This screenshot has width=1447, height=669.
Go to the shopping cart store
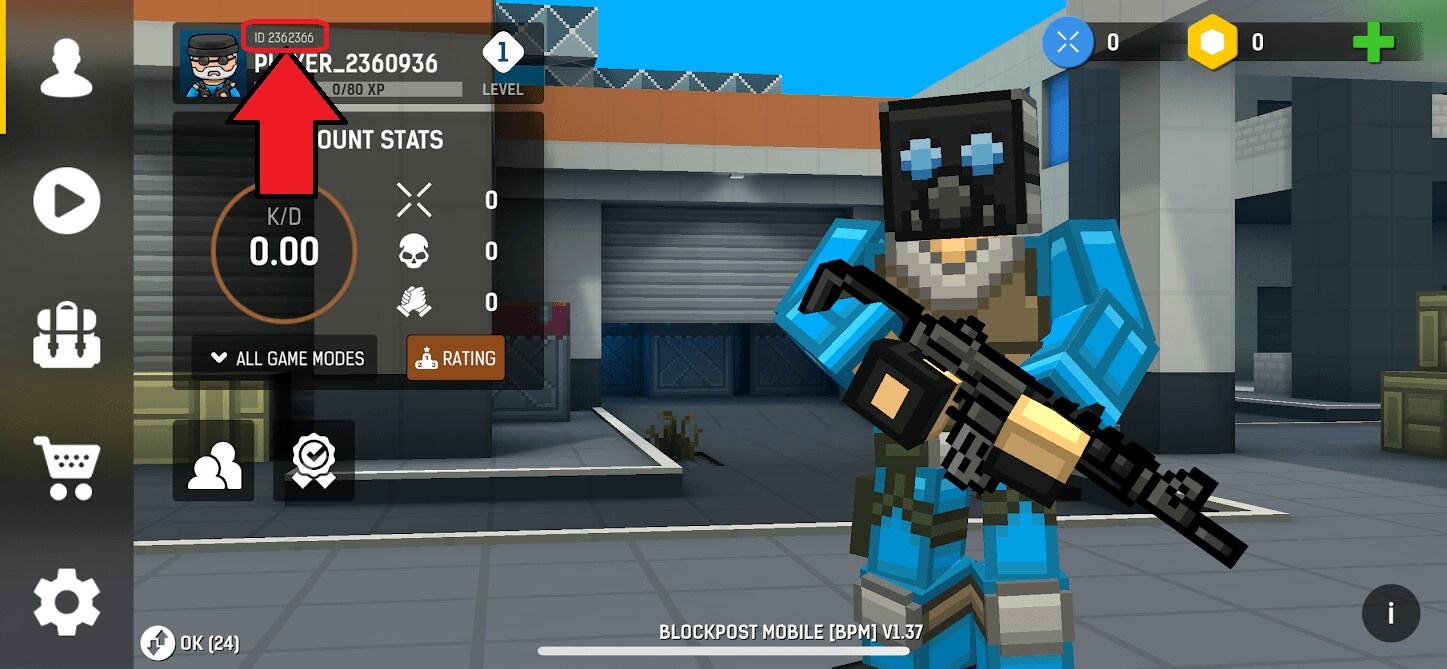pos(66,466)
